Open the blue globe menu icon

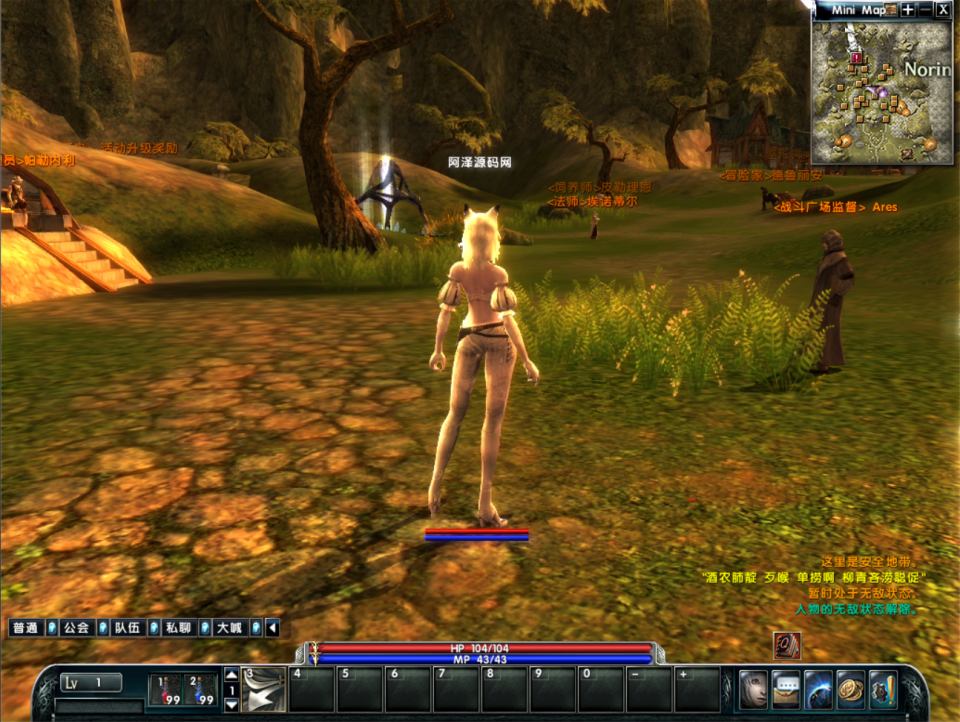pyautogui.click(x=818, y=690)
